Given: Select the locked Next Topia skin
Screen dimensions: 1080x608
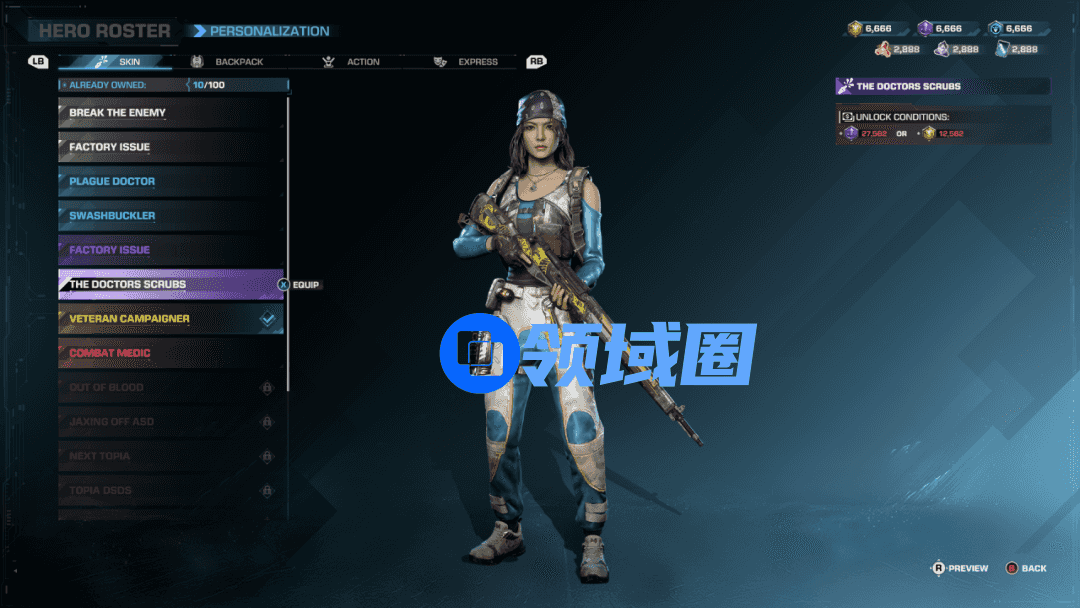Looking at the screenshot, I should click(x=171, y=456).
